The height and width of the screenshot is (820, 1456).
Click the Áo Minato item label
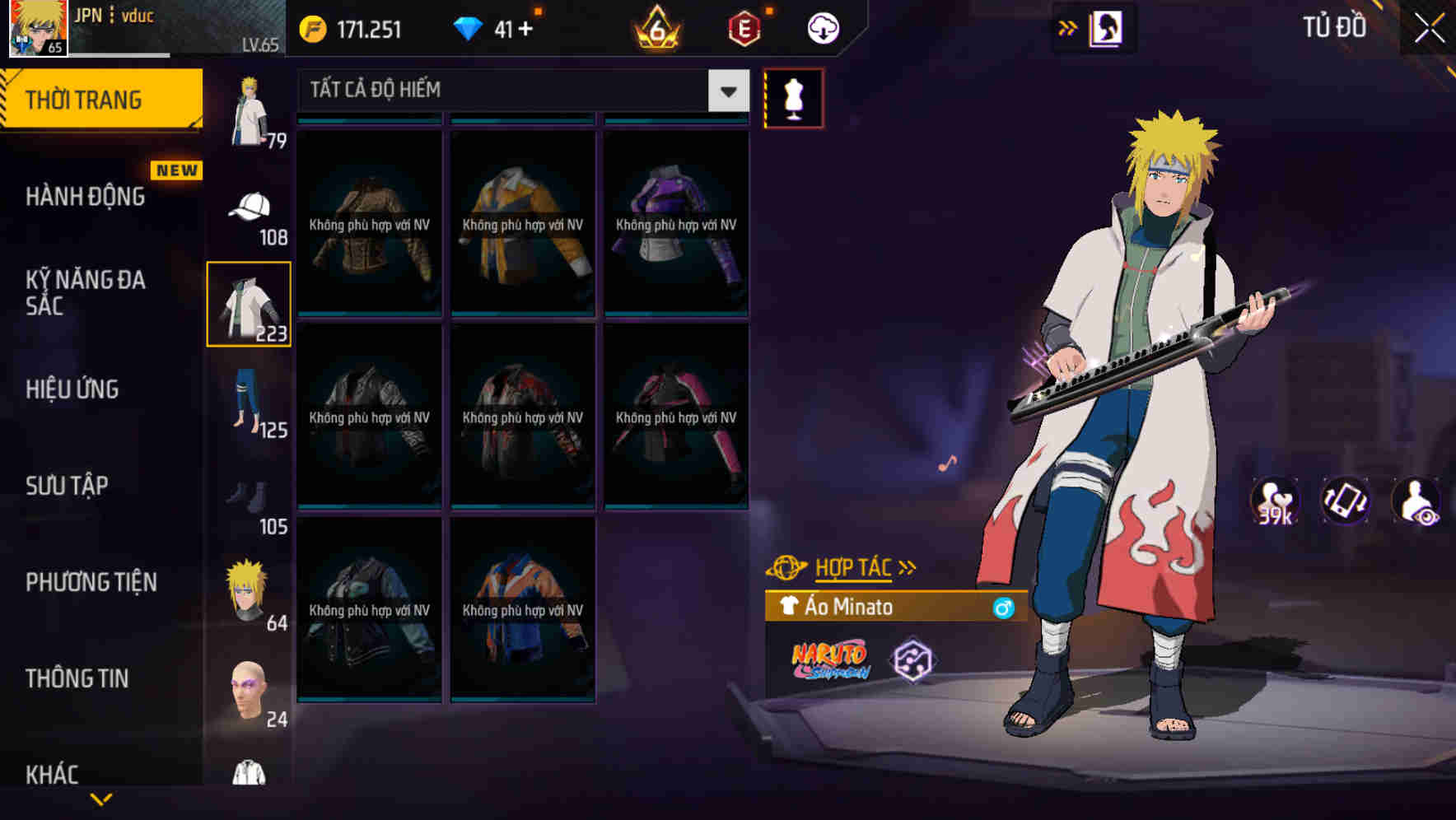click(x=848, y=608)
